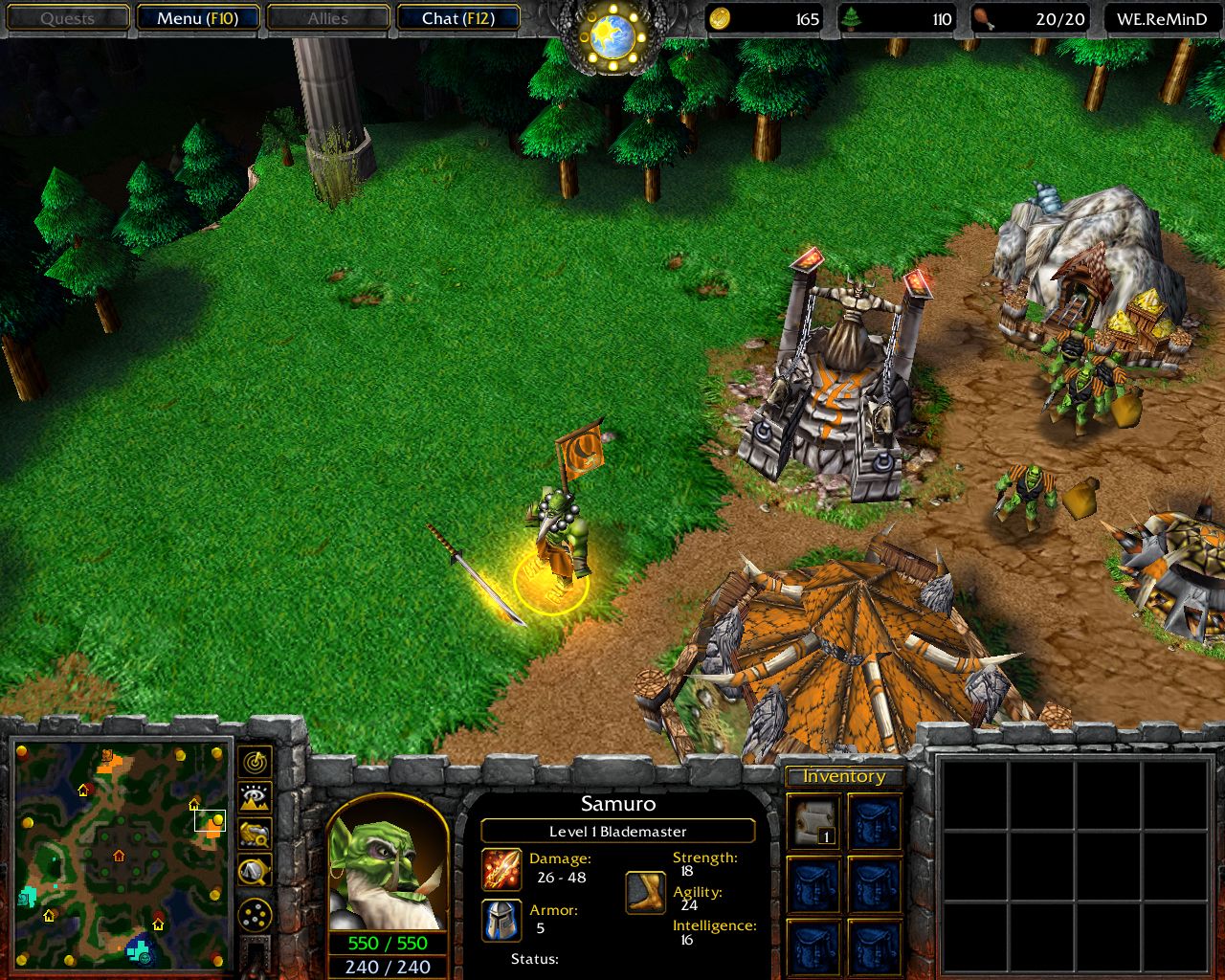Open the Menu (F10) button
Image resolution: width=1225 pixels, height=980 pixels.
197,18
